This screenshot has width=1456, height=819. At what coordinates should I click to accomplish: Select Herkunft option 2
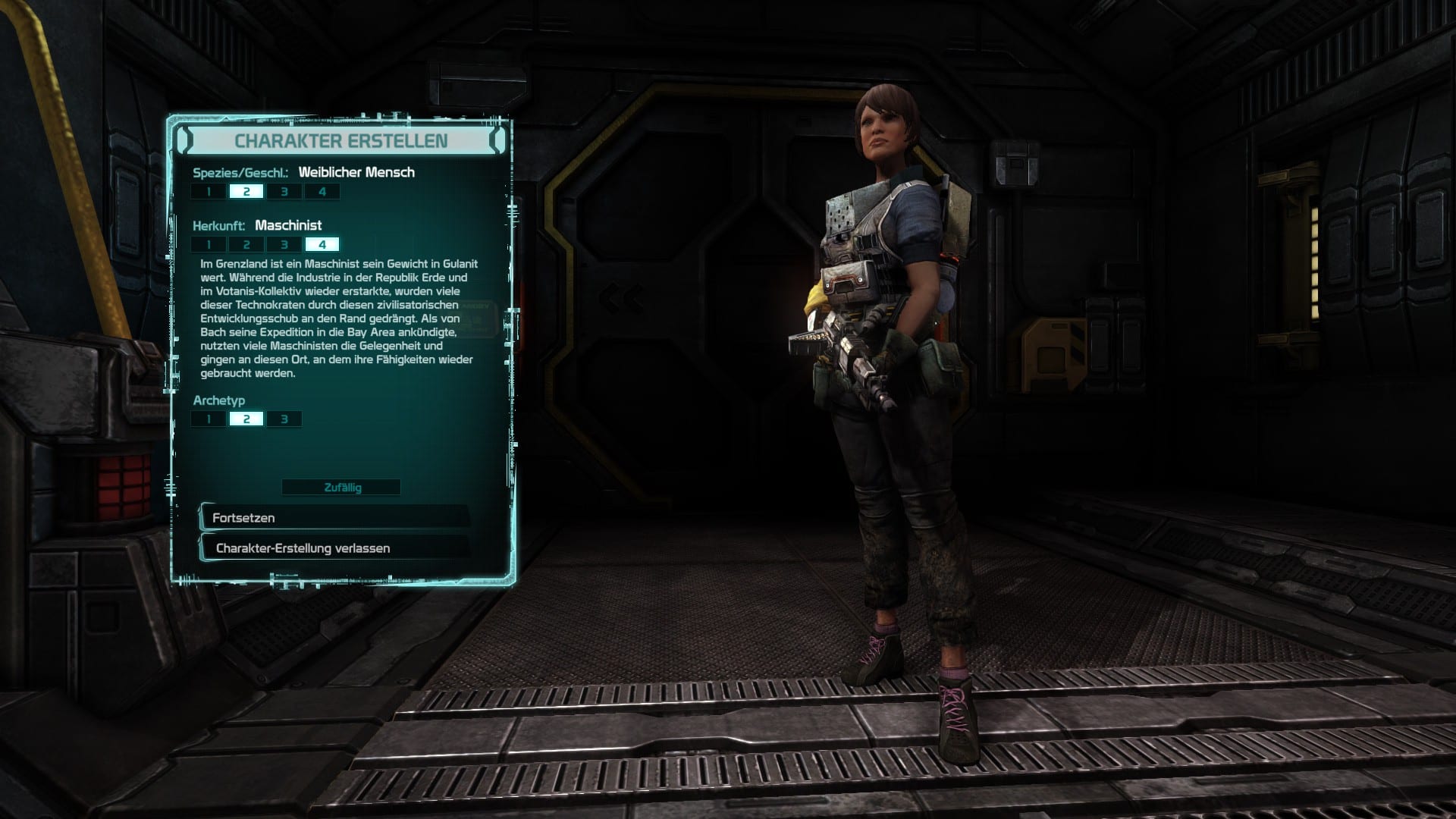tap(246, 245)
